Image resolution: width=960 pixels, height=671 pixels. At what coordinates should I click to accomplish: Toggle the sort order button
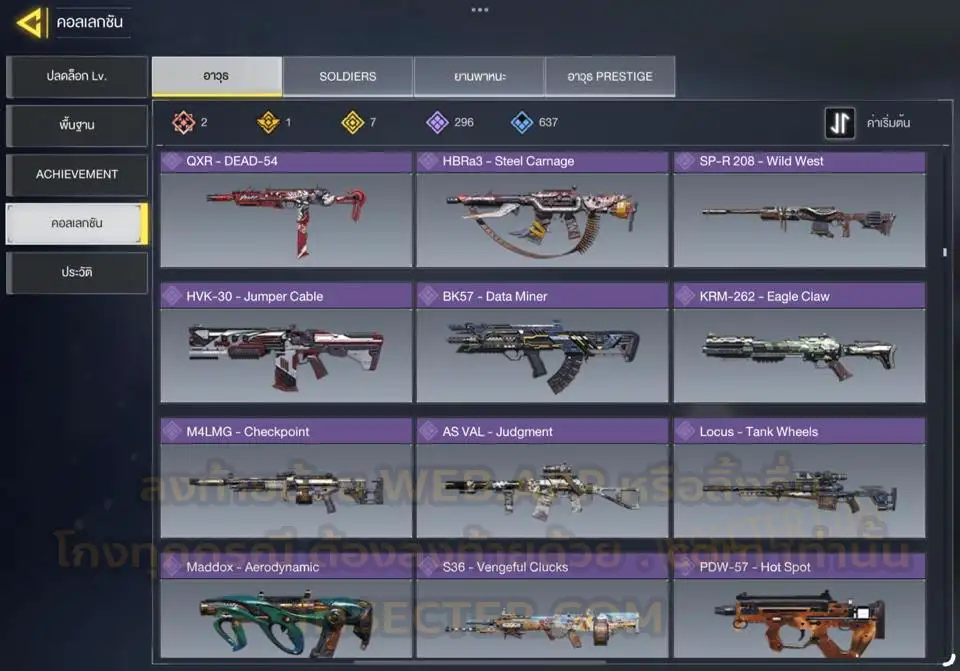pyautogui.click(x=840, y=123)
